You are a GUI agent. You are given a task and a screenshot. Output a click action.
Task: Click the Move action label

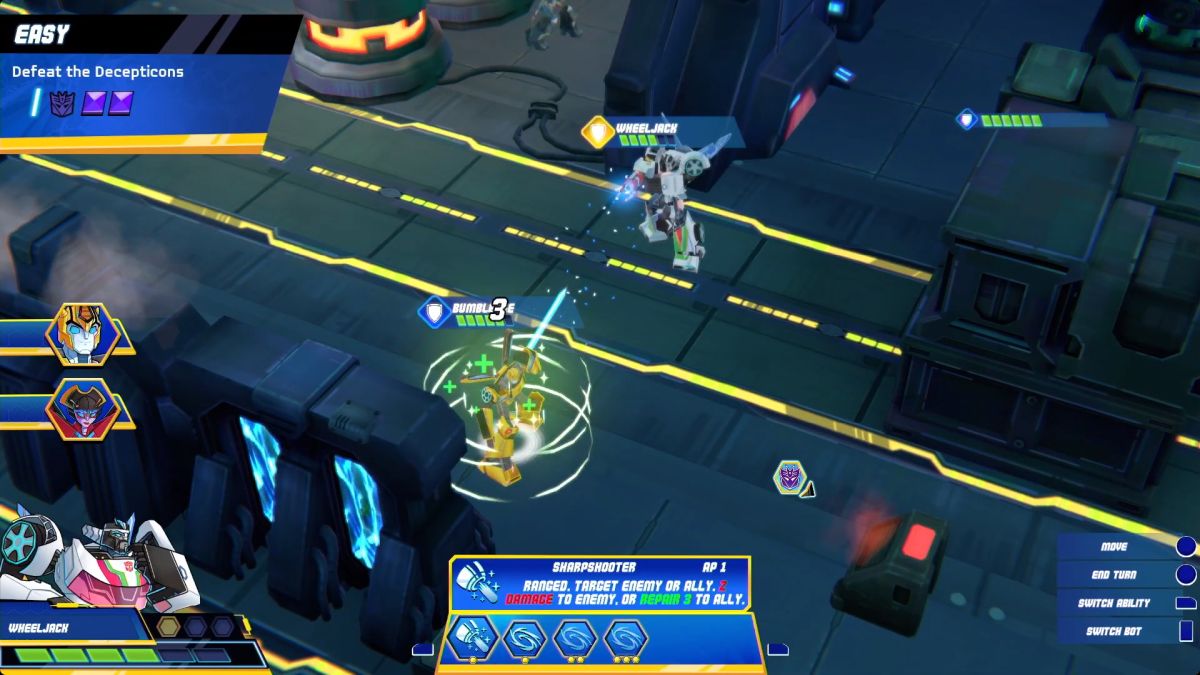tap(1114, 547)
